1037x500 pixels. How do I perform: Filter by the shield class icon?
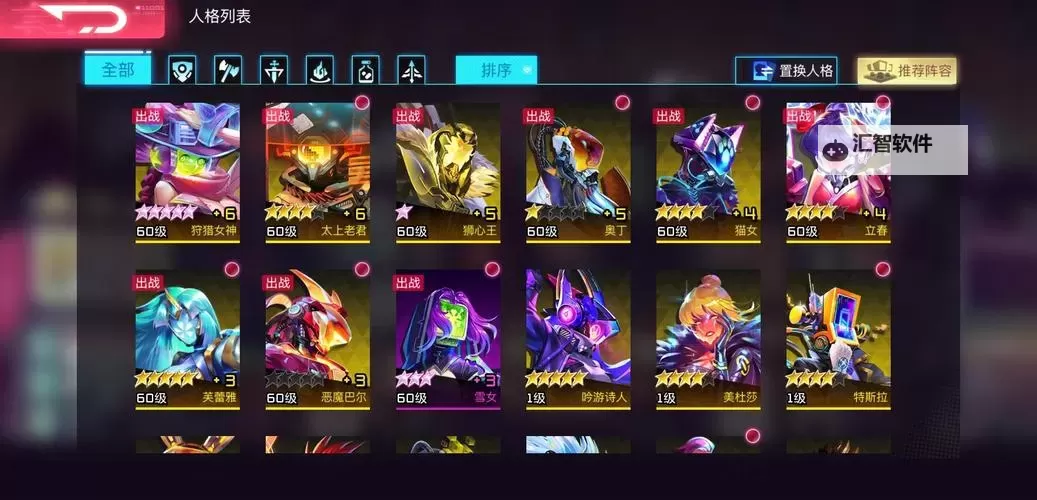tap(182, 70)
